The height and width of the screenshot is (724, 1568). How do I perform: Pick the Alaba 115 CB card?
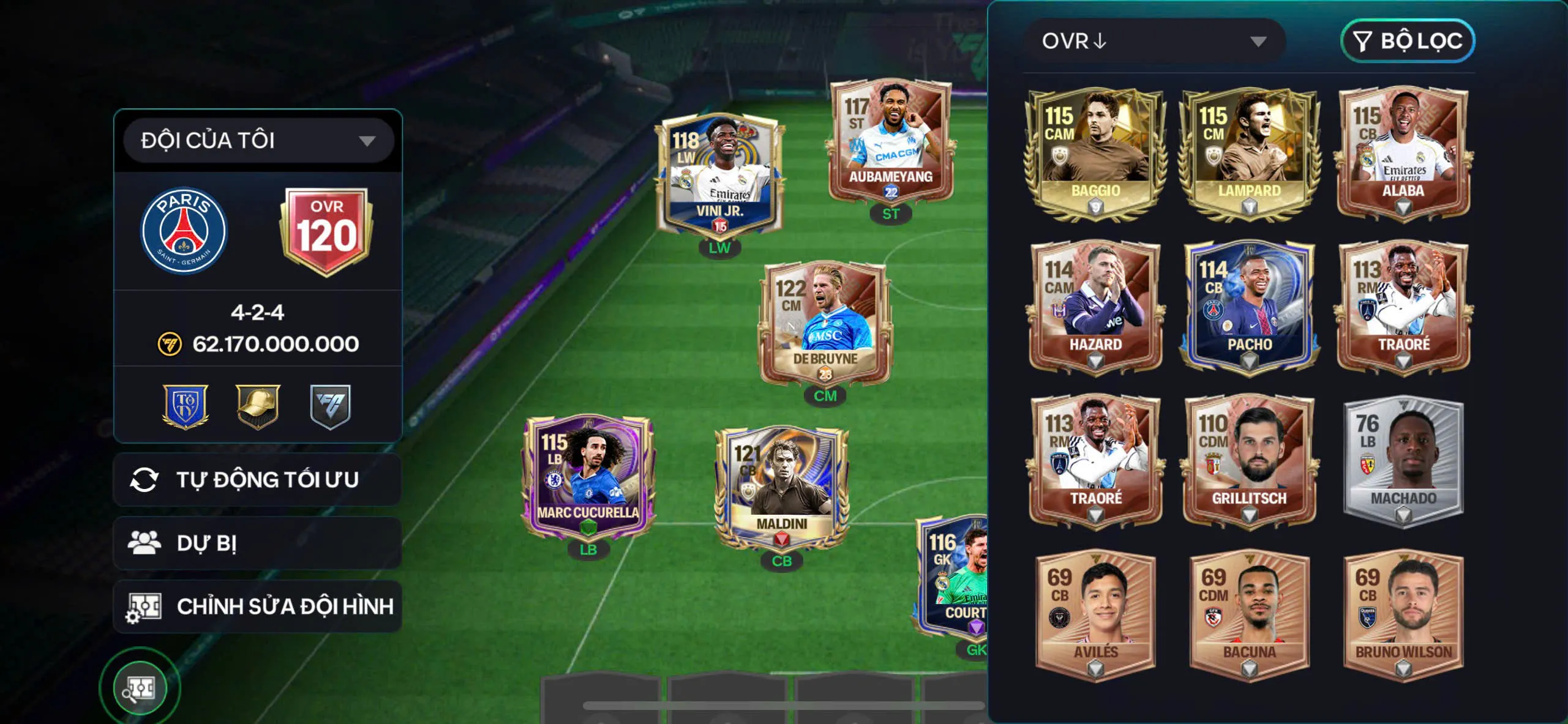point(1403,153)
